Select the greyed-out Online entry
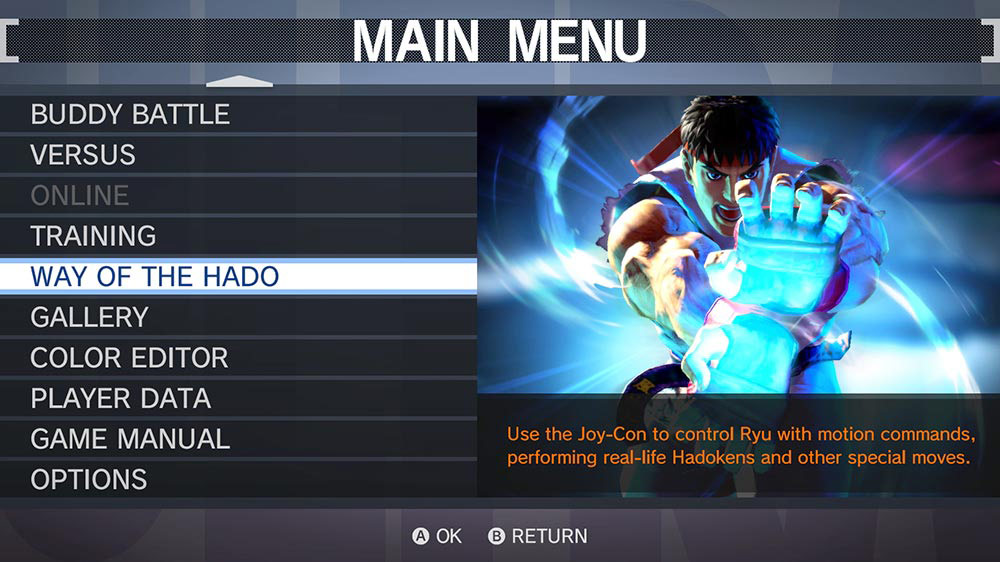1000x562 pixels. [x=80, y=195]
